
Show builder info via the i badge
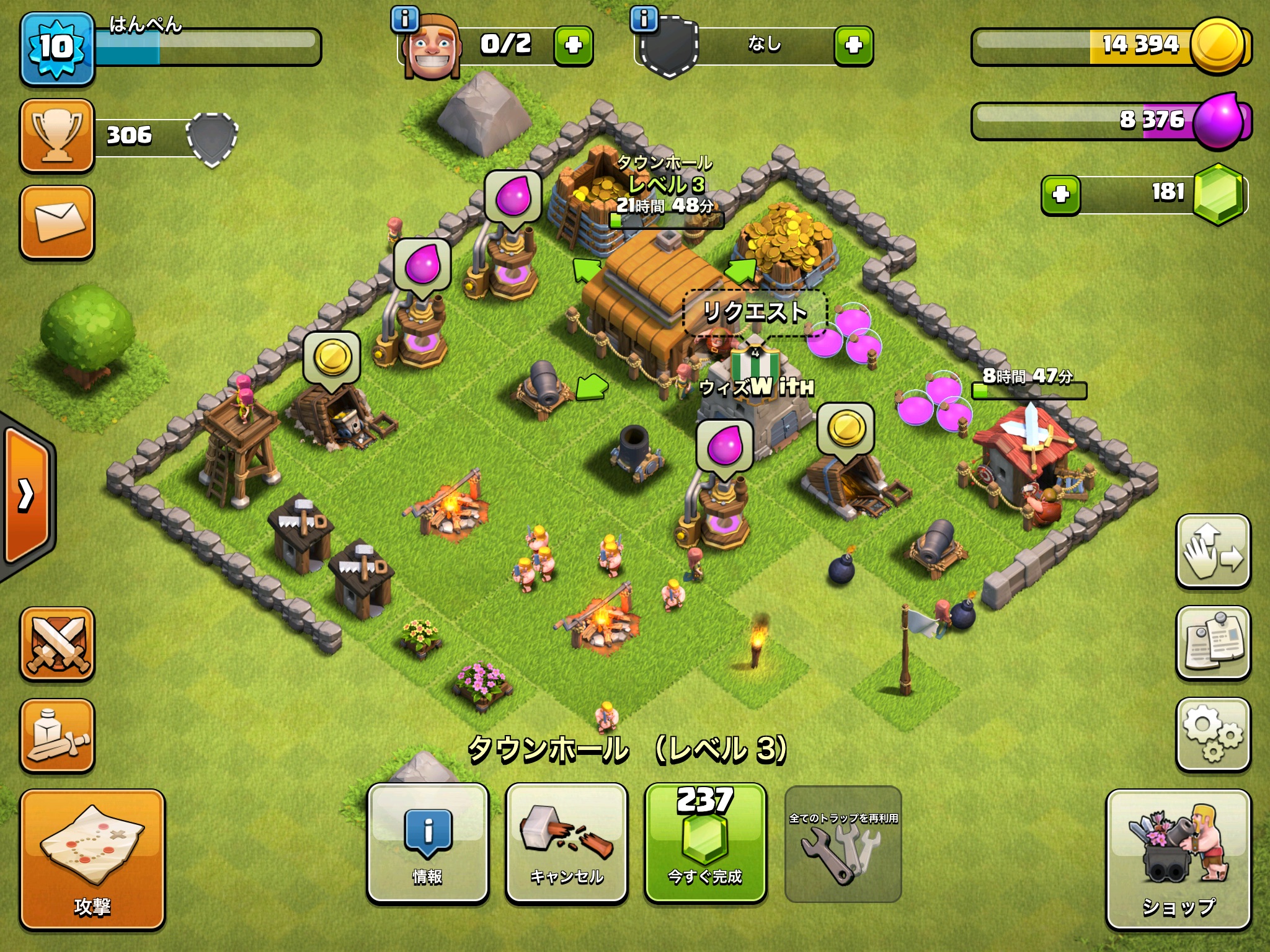[x=405, y=19]
